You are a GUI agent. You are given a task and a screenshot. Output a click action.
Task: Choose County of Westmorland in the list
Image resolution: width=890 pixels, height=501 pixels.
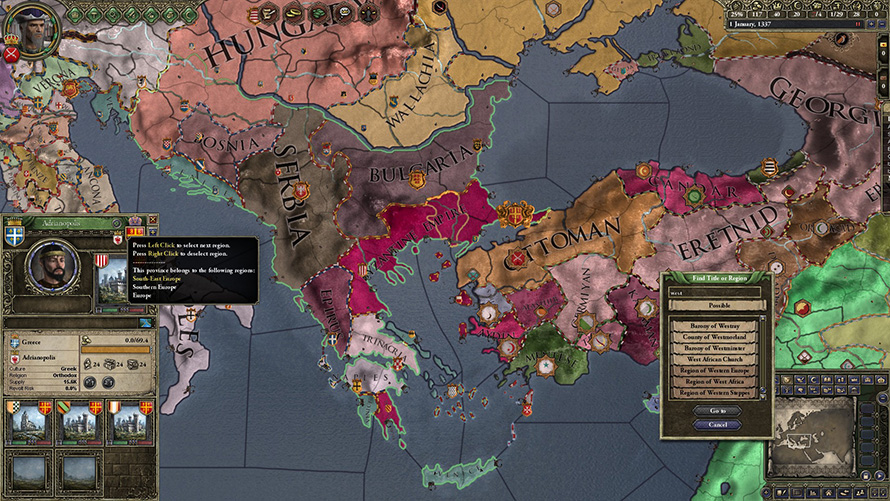click(715, 338)
